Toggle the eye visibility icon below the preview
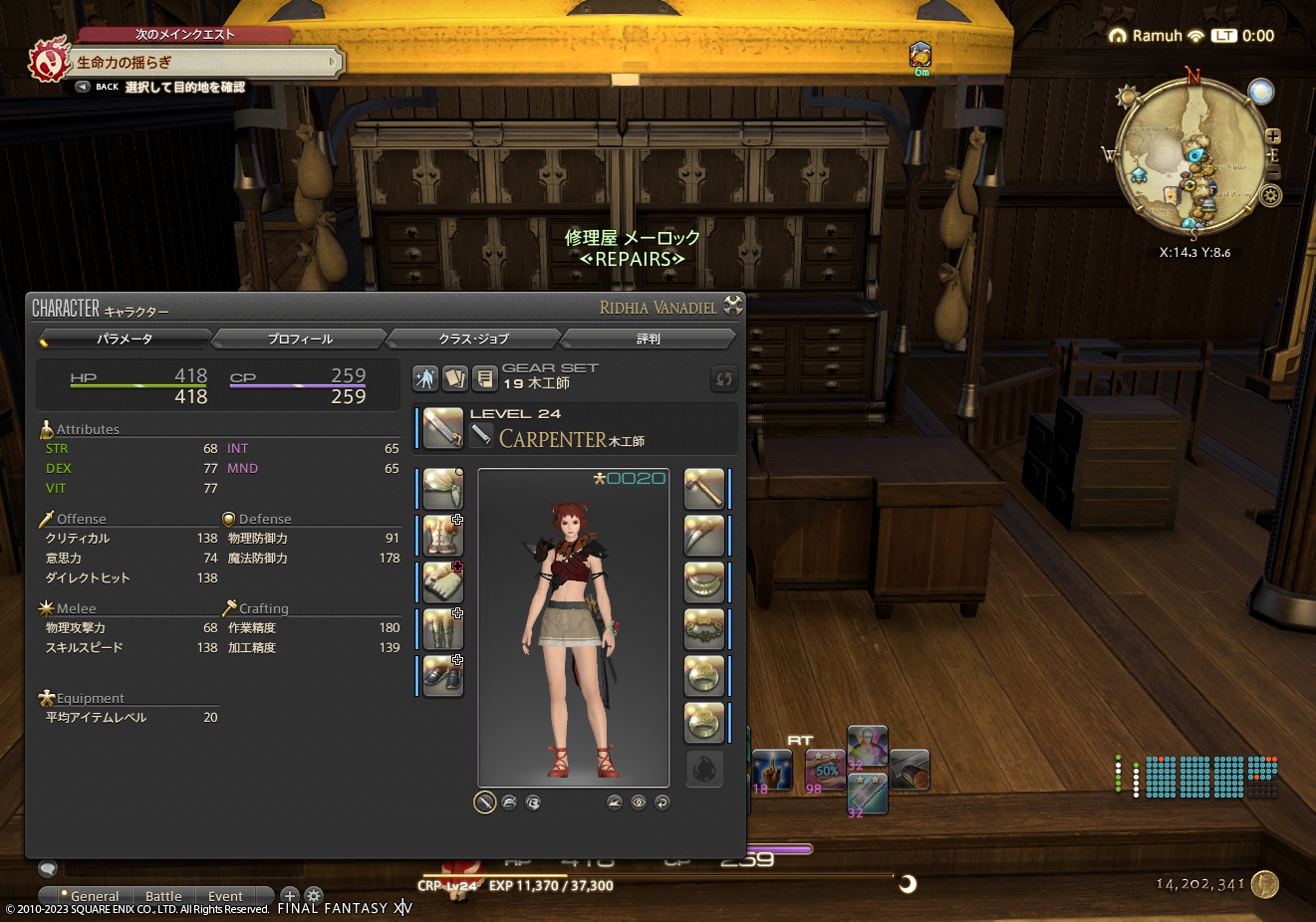The width and height of the screenshot is (1316, 922). click(x=638, y=802)
